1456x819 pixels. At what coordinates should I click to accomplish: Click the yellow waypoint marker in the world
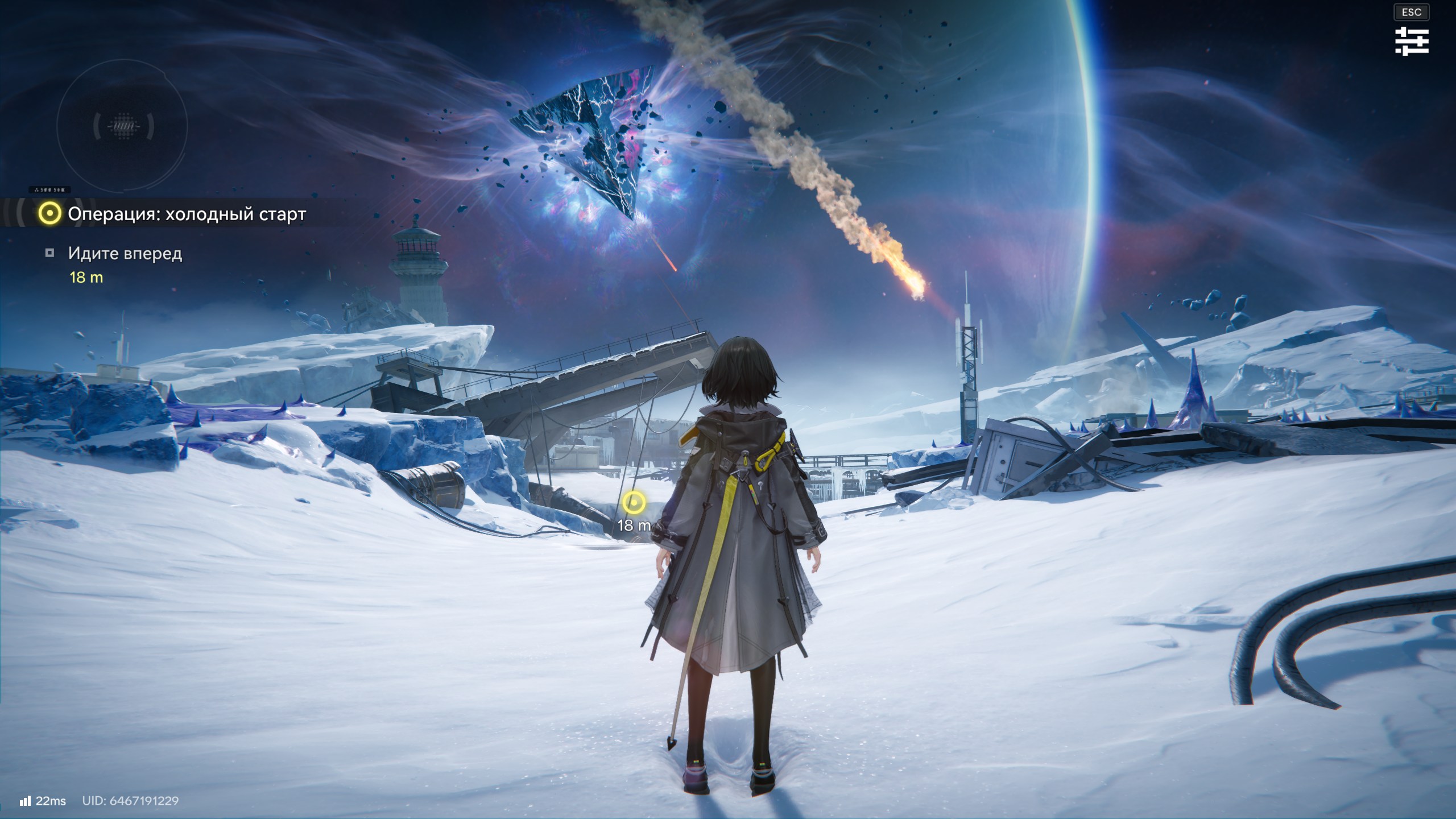click(633, 503)
